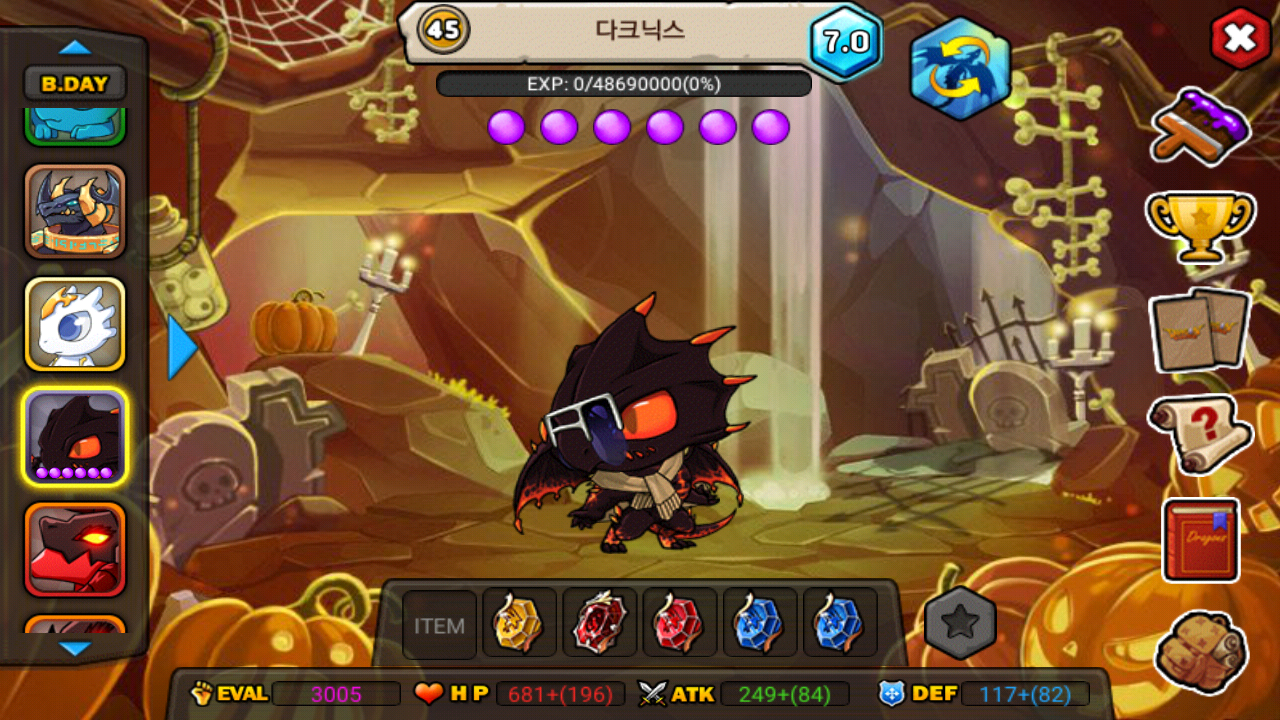This screenshot has width=1280, height=720.
Task: Click the B.DAY sort button
Action: click(75, 84)
